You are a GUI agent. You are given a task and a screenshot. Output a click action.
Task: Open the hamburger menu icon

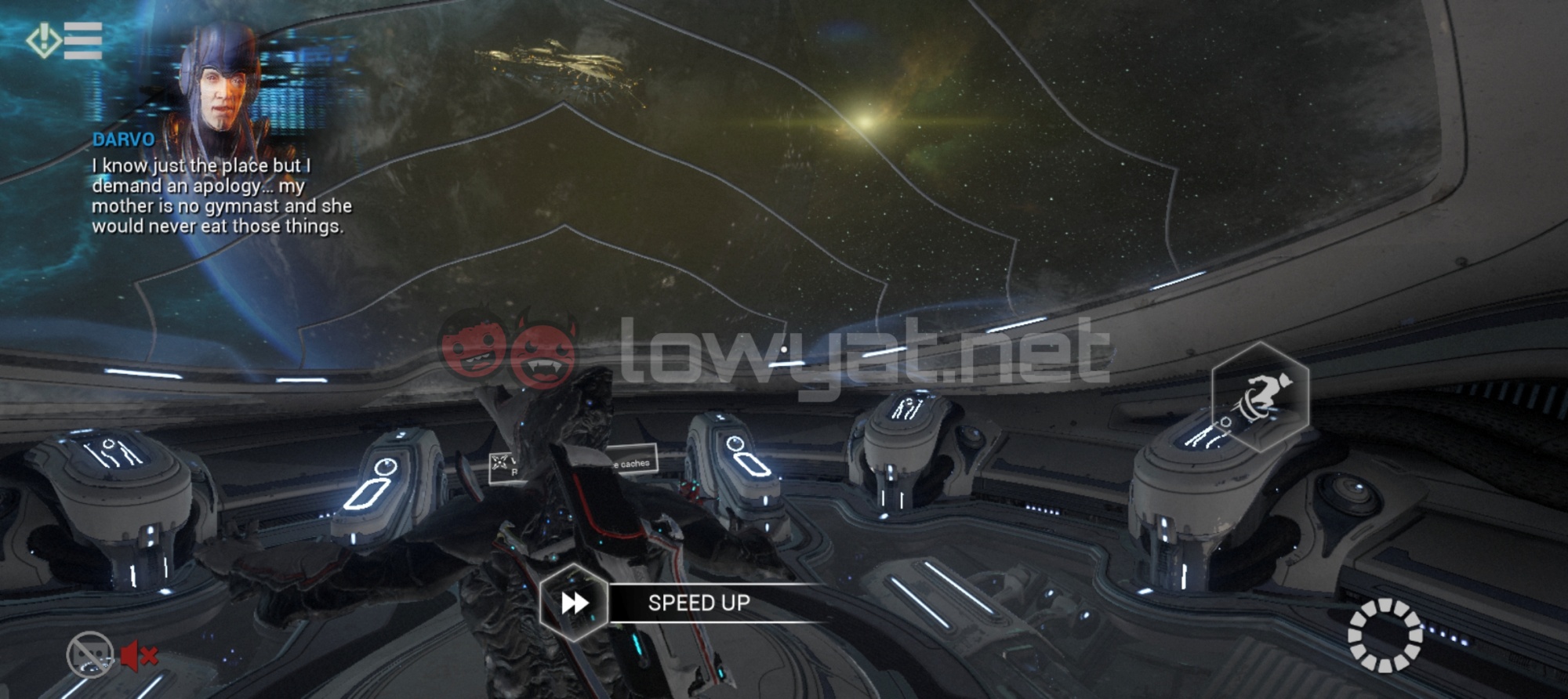(82, 40)
